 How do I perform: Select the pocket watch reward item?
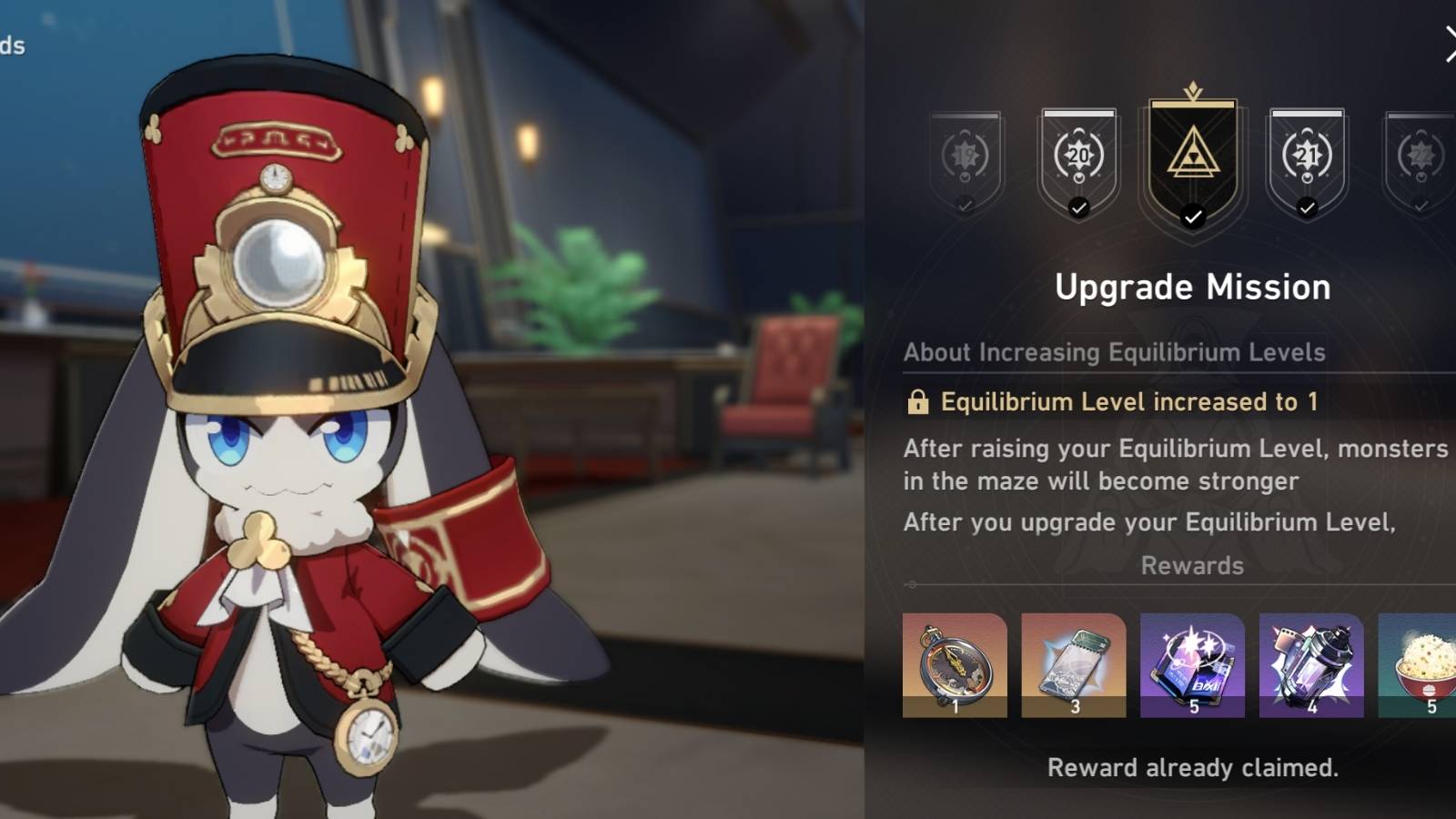956,664
